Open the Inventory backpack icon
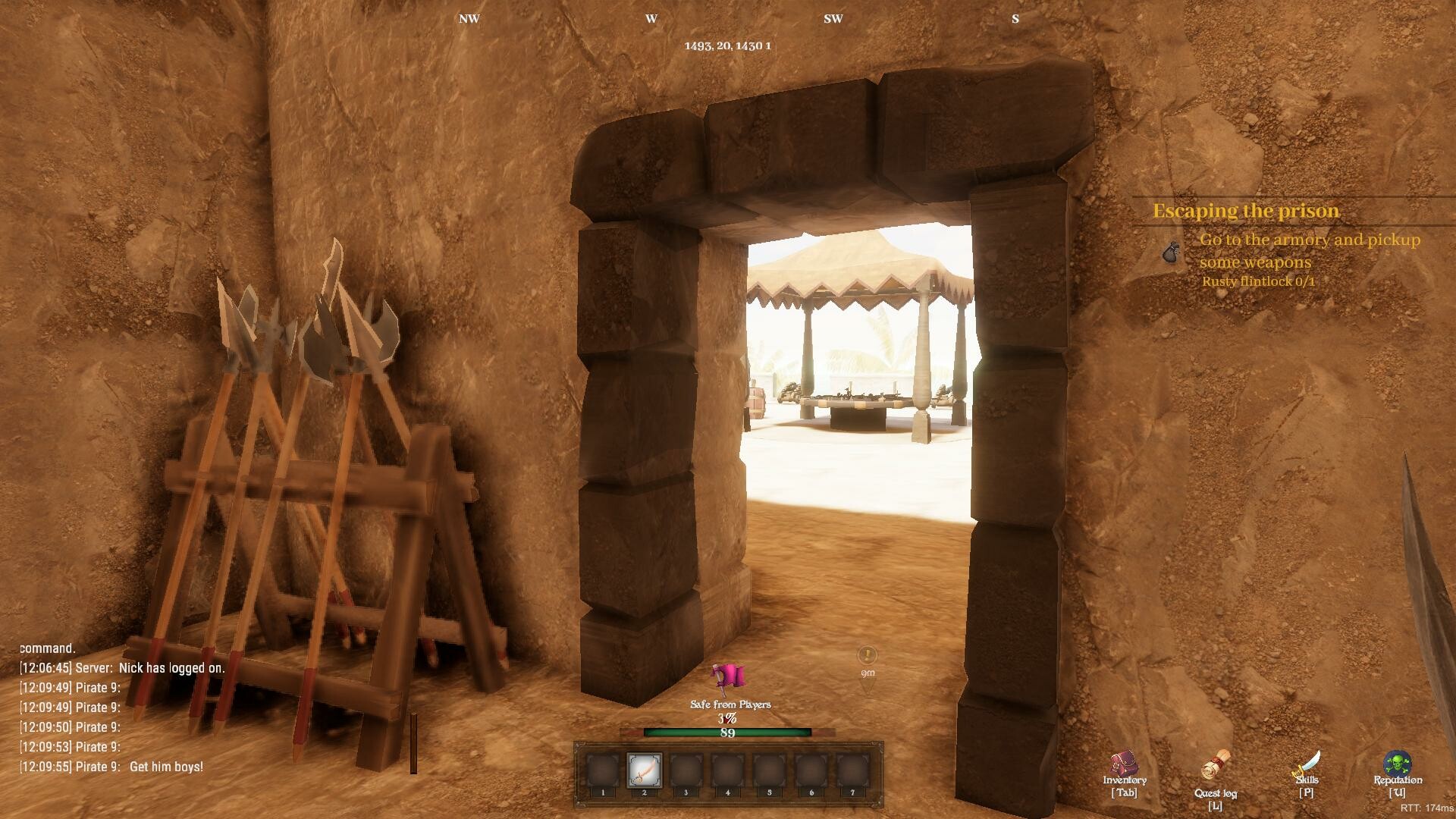Screen dimensions: 1456x819 tap(1125, 764)
